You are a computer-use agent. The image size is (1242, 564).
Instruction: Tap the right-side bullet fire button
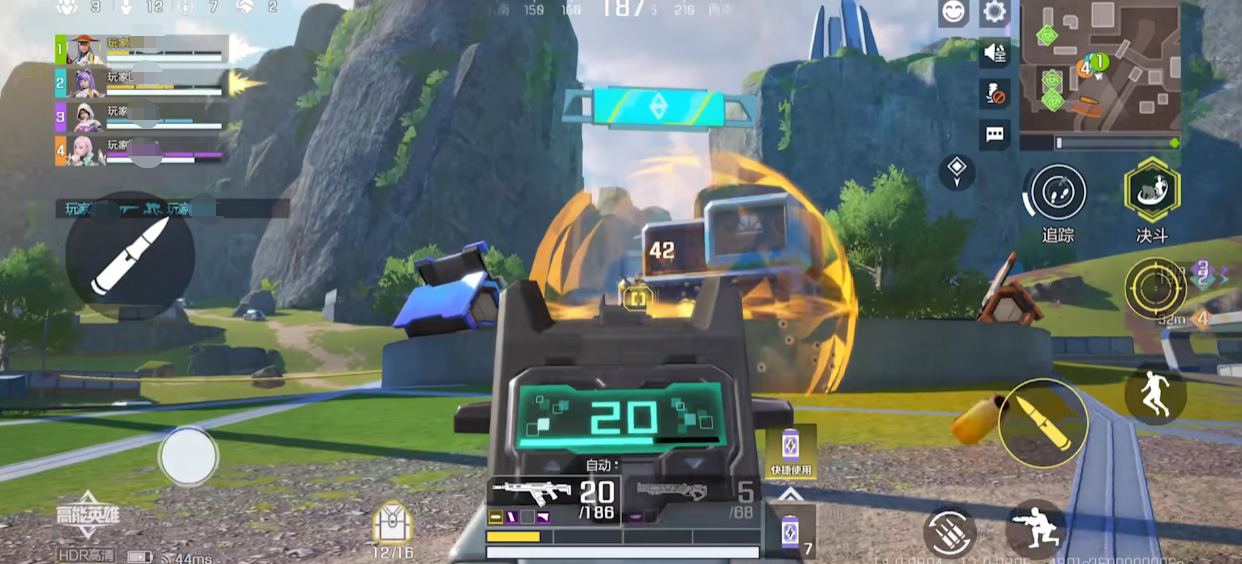[x=1043, y=423]
